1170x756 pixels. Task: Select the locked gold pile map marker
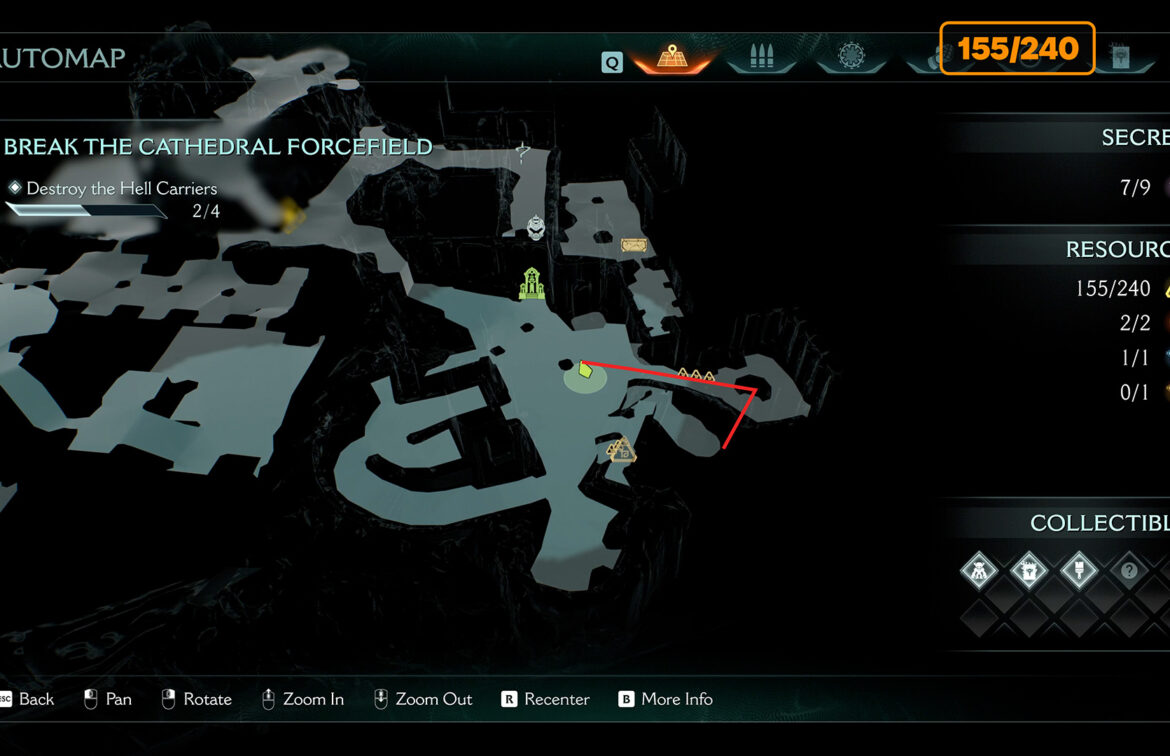pos(621,452)
